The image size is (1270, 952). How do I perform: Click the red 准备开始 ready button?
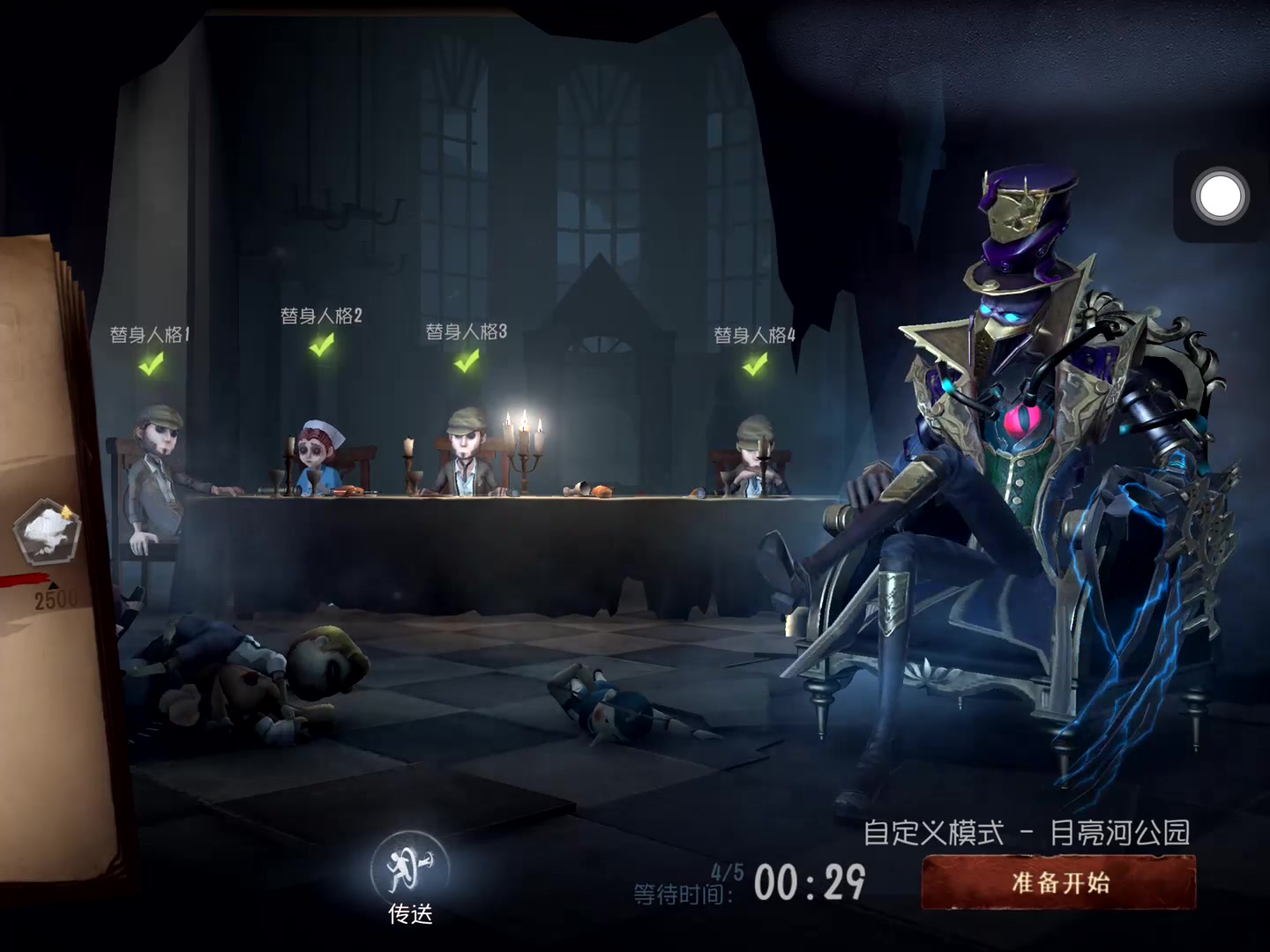[x=1058, y=883]
